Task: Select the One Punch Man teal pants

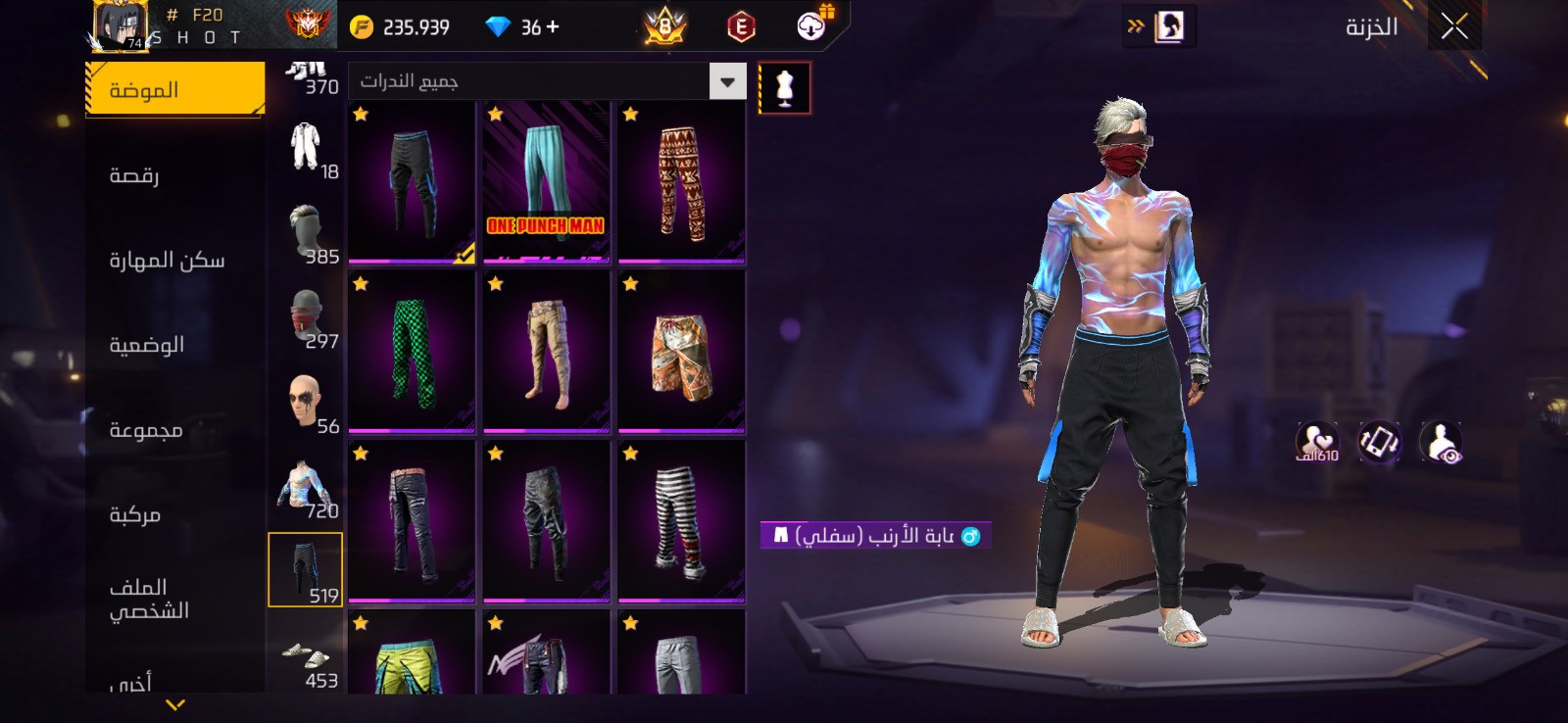Action: [547, 182]
